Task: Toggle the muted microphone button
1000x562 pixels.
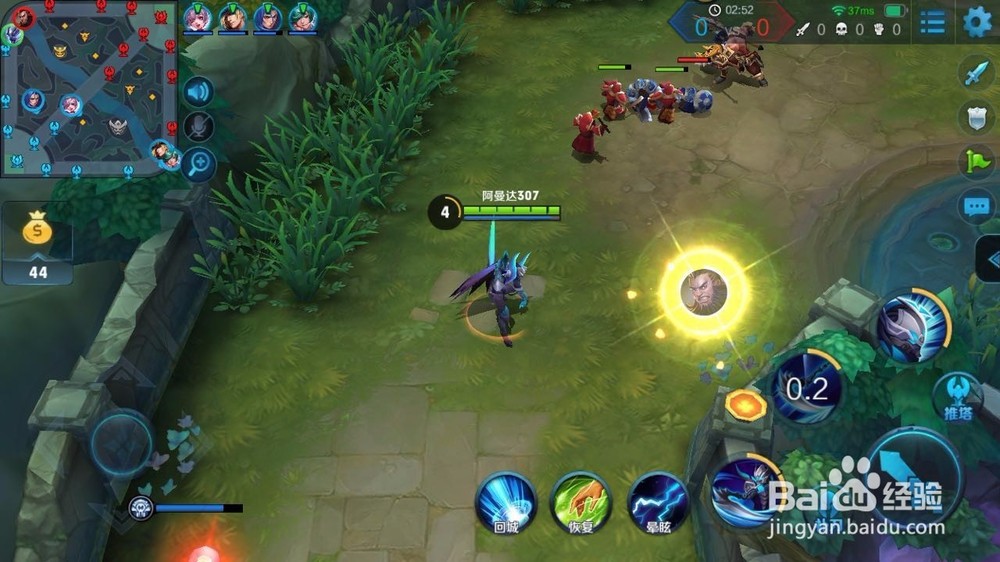Action: coord(199,126)
